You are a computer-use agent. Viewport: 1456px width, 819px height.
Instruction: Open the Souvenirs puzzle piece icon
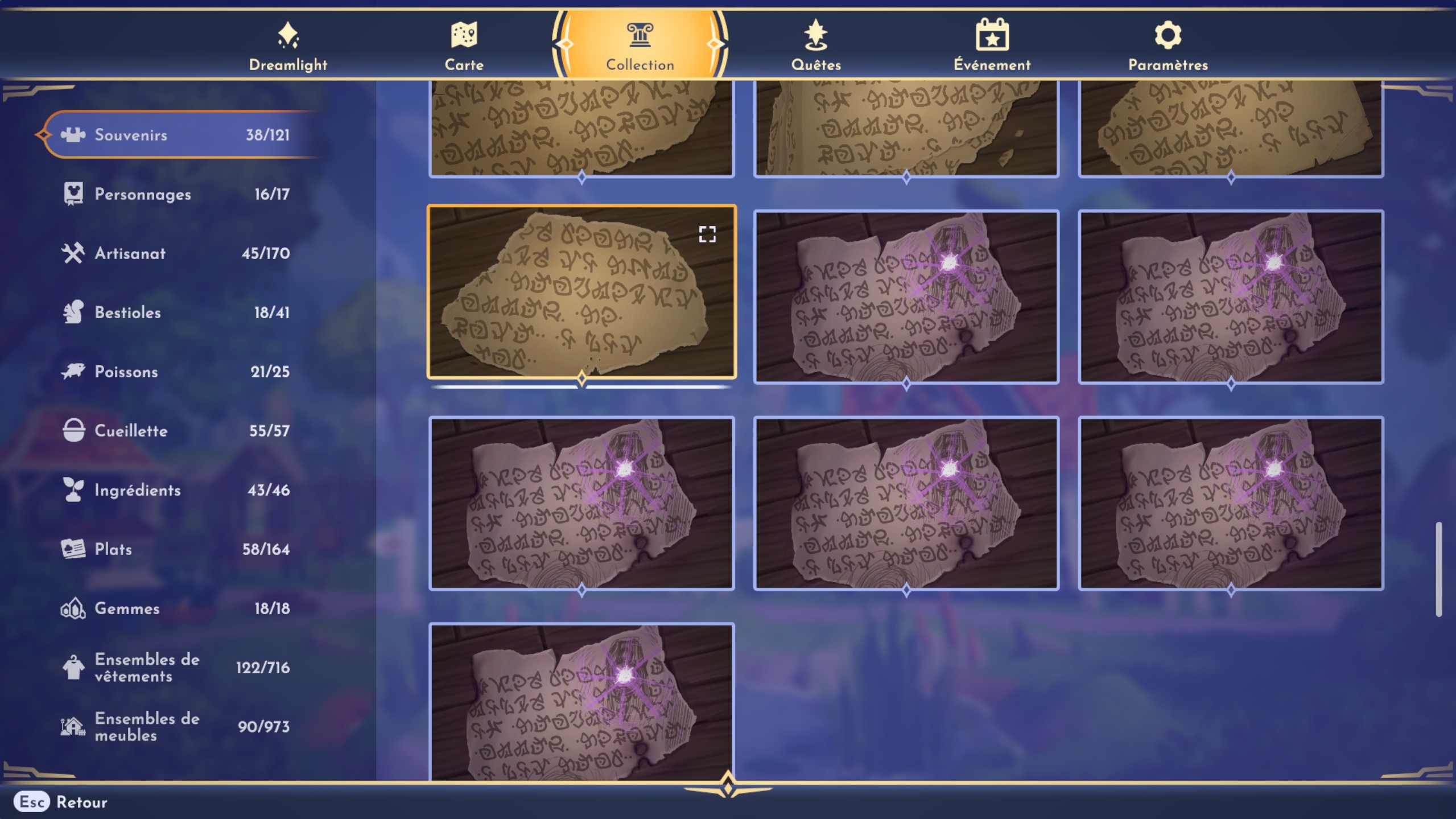75,135
